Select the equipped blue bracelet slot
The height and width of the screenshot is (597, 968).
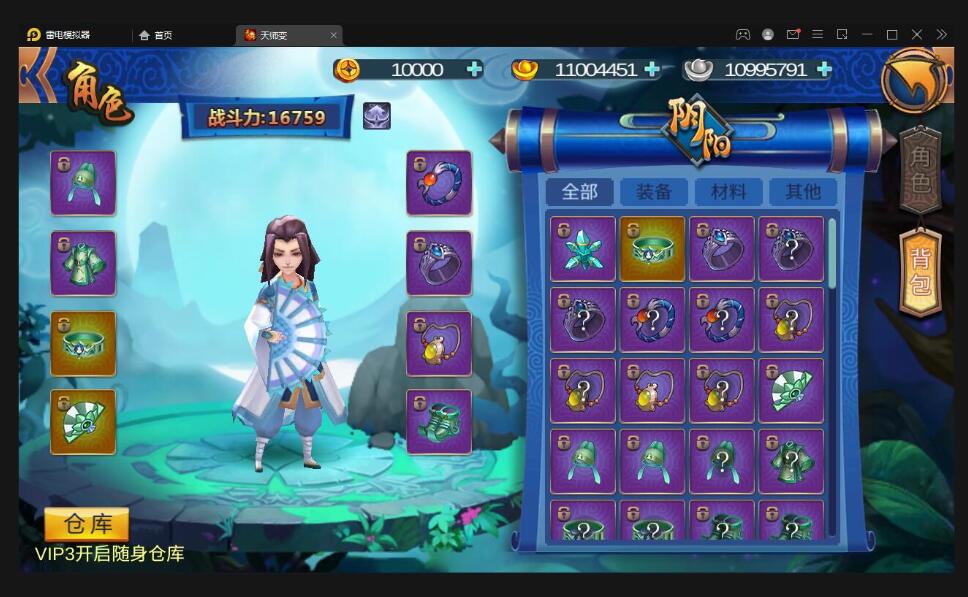439,183
